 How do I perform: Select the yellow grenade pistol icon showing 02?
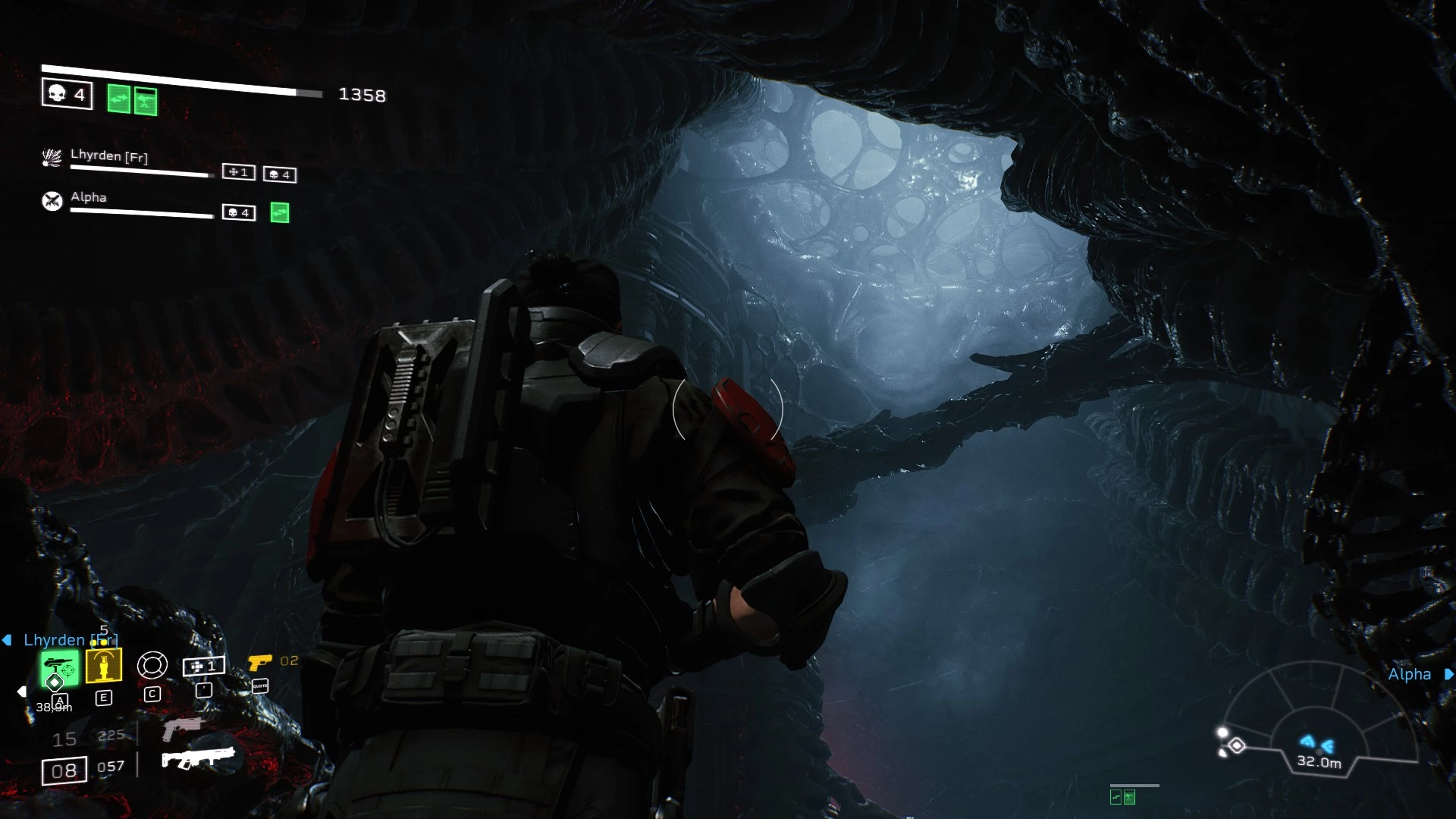coord(260,662)
